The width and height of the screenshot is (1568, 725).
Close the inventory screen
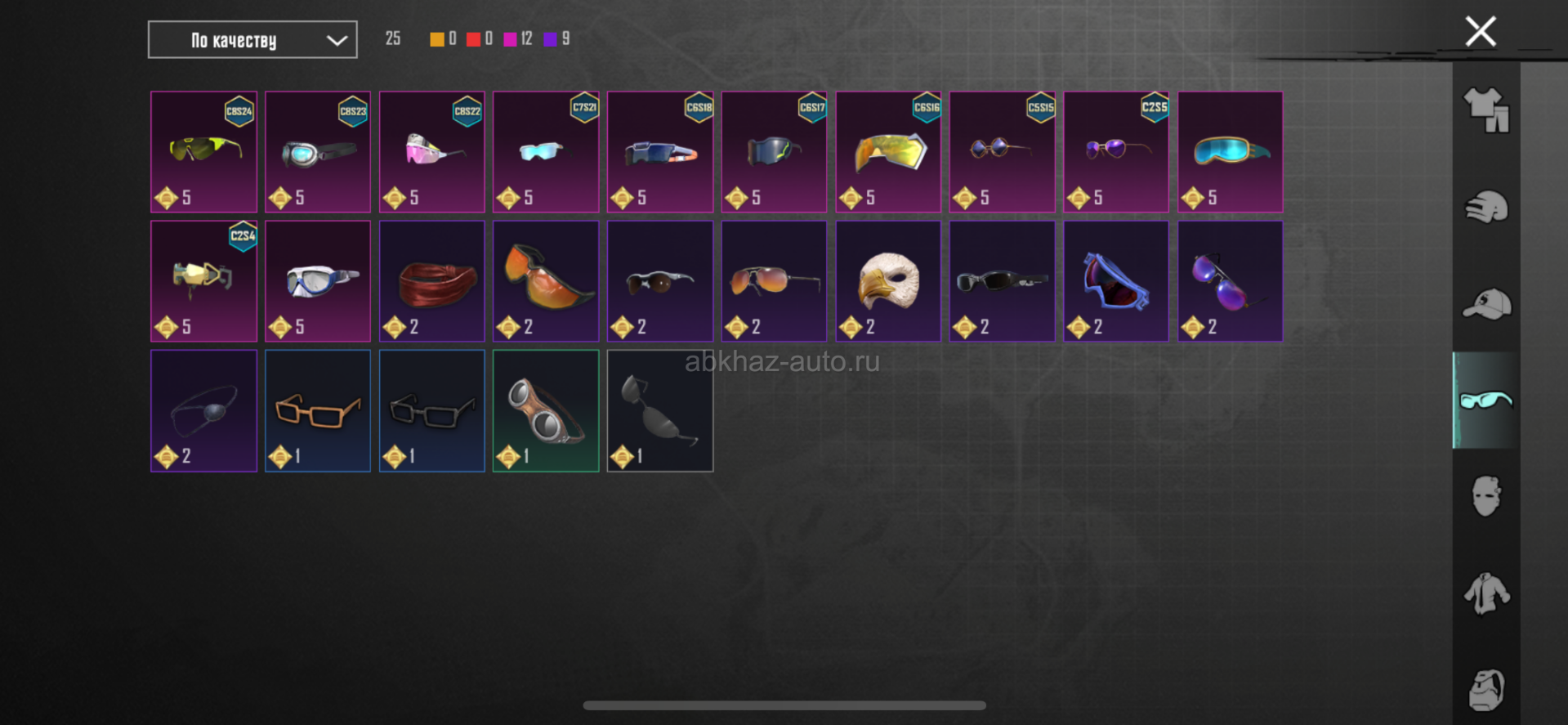[x=1480, y=32]
